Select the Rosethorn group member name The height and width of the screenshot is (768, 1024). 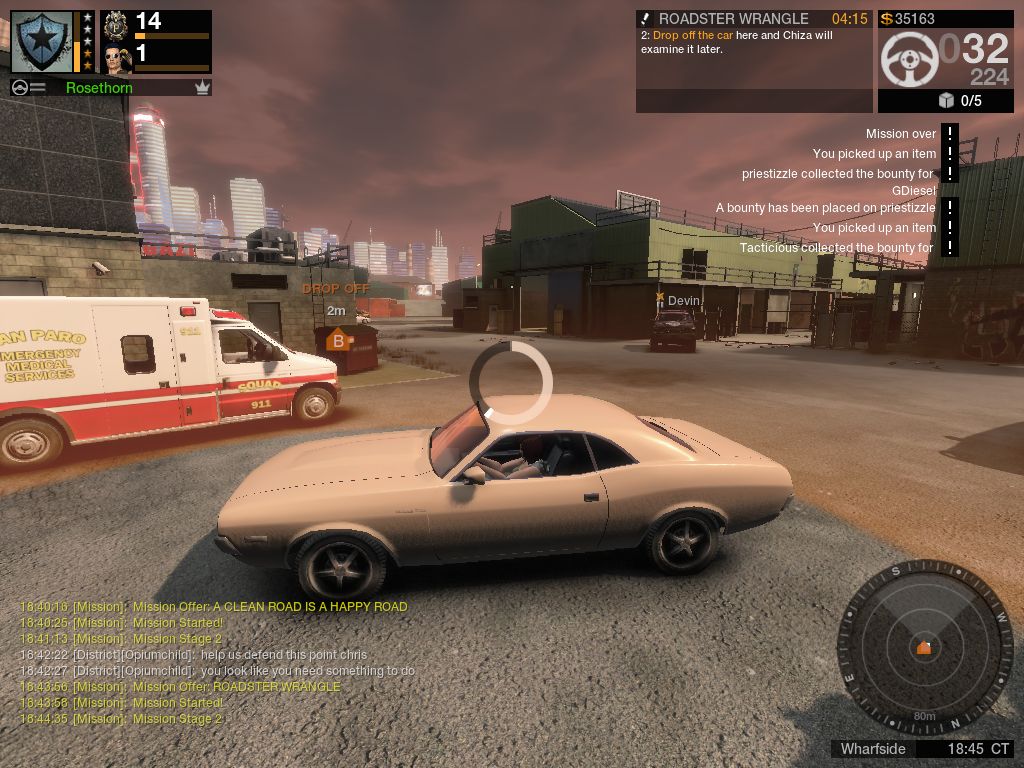click(99, 88)
